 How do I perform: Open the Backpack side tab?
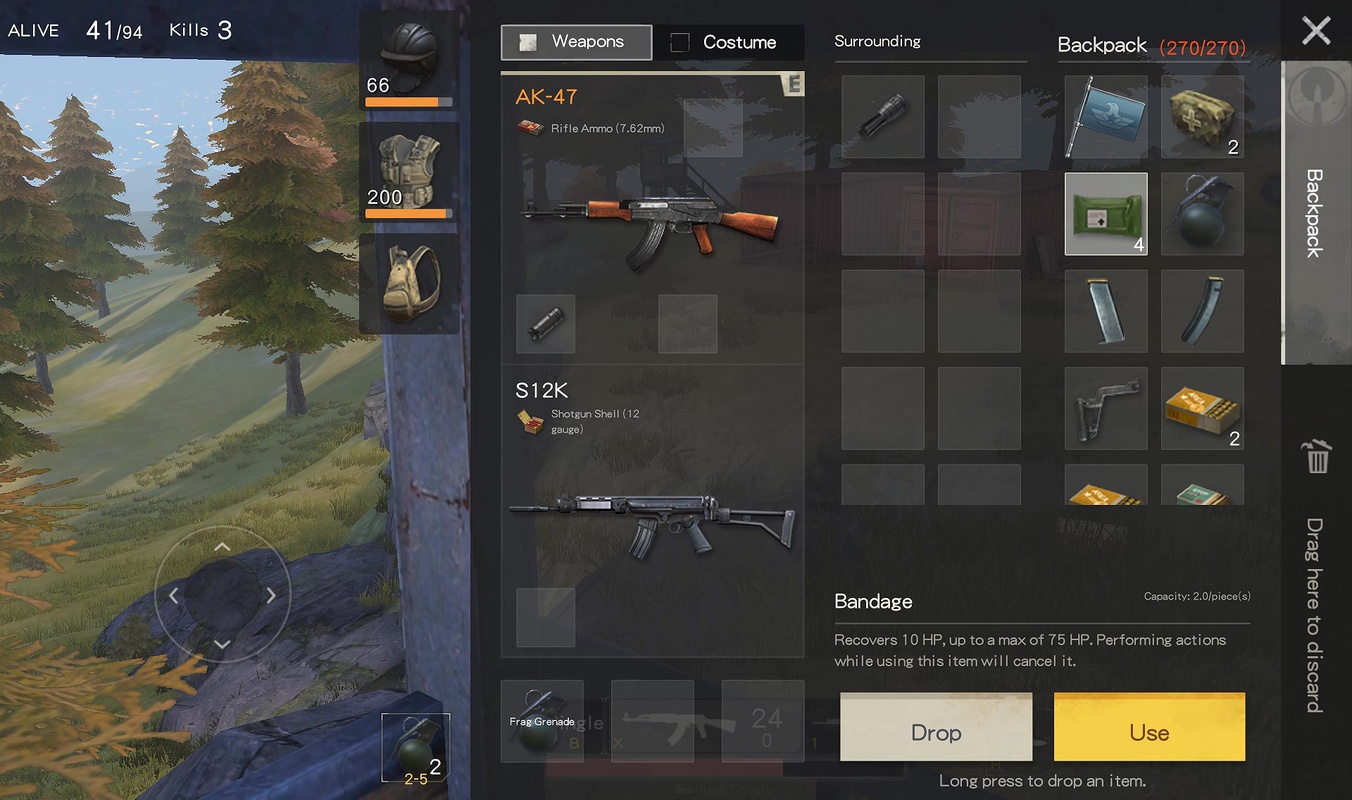[x=1314, y=212]
